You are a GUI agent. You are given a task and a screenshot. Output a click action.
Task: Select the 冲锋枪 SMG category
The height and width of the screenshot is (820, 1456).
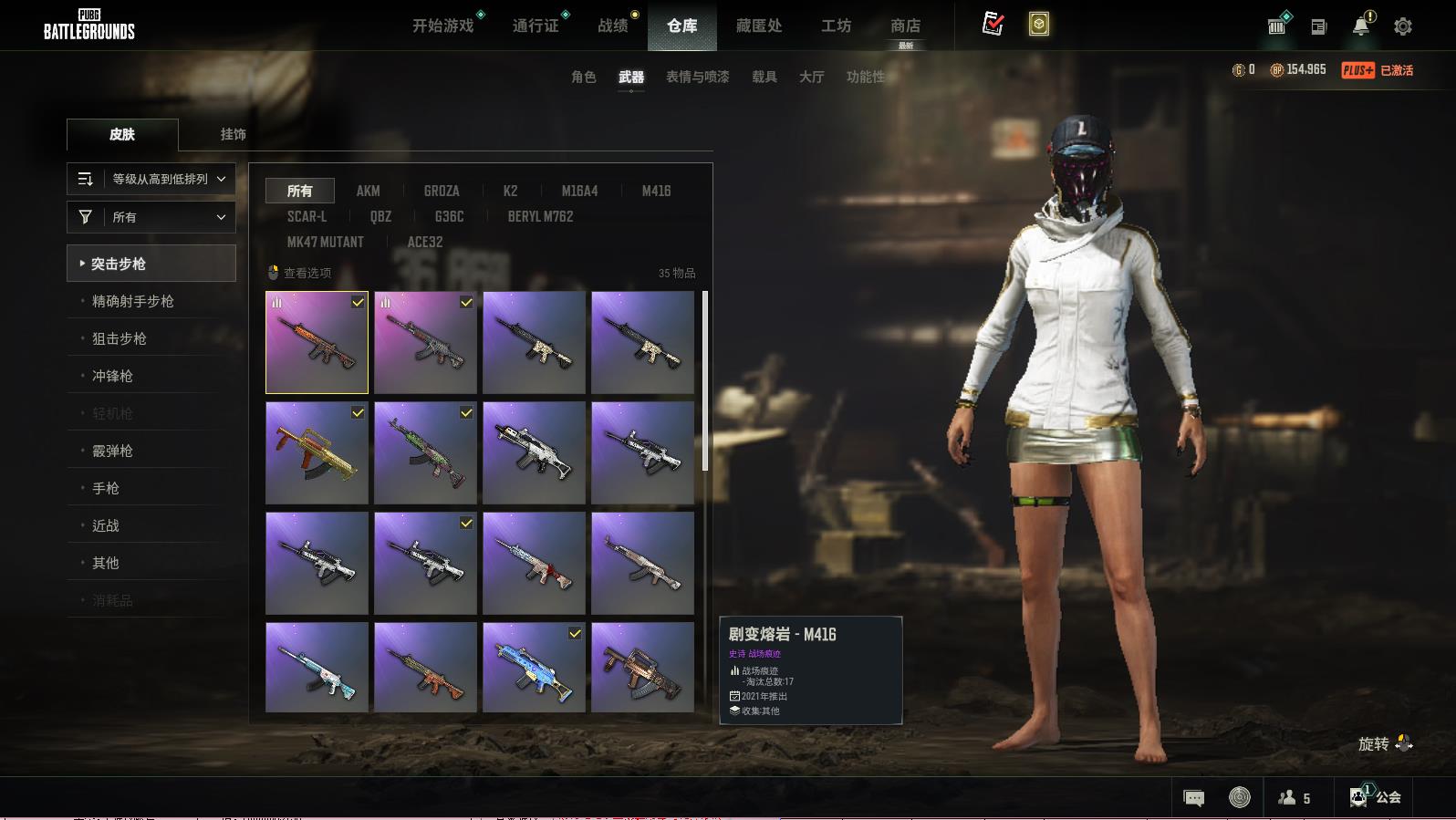point(113,376)
